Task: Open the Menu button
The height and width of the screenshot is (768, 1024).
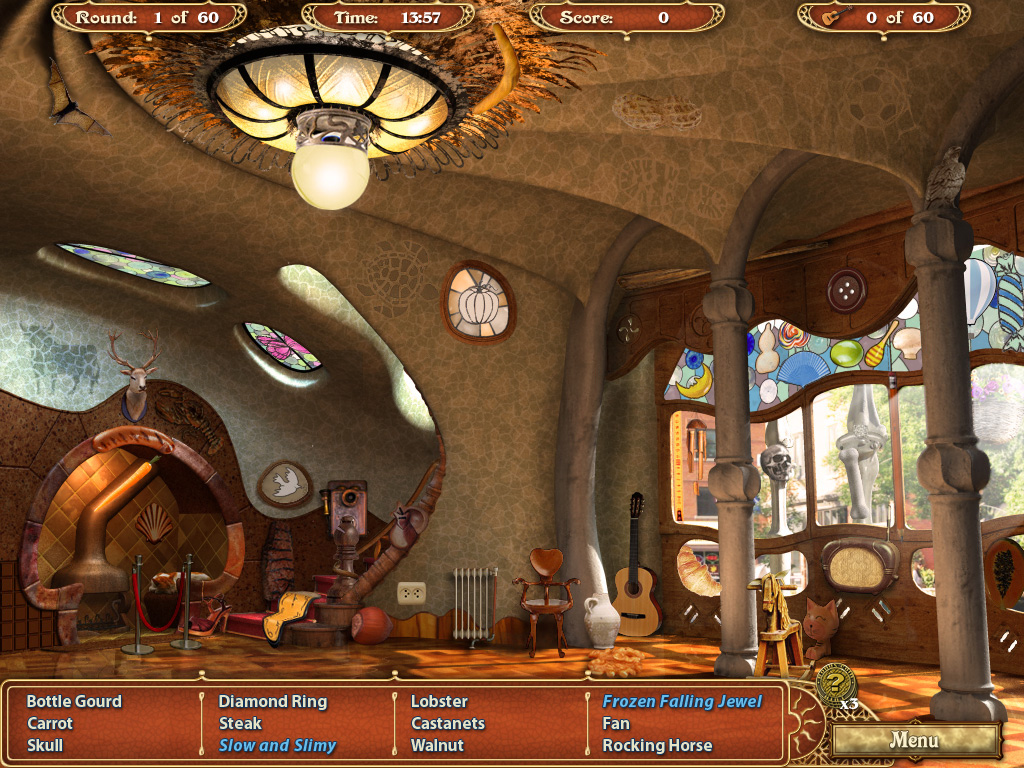Action: (x=915, y=741)
